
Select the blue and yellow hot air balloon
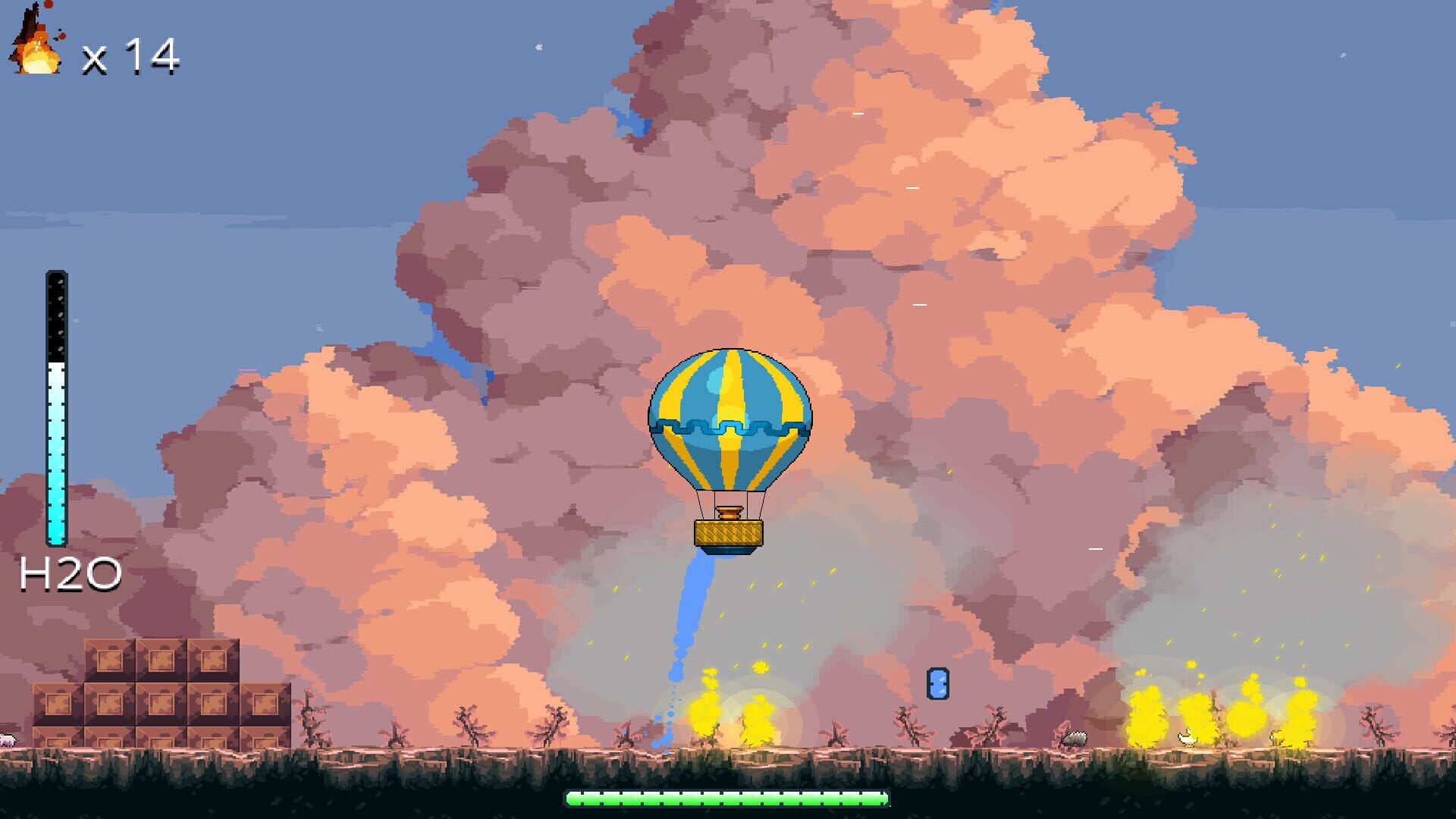(x=732, y=432)
